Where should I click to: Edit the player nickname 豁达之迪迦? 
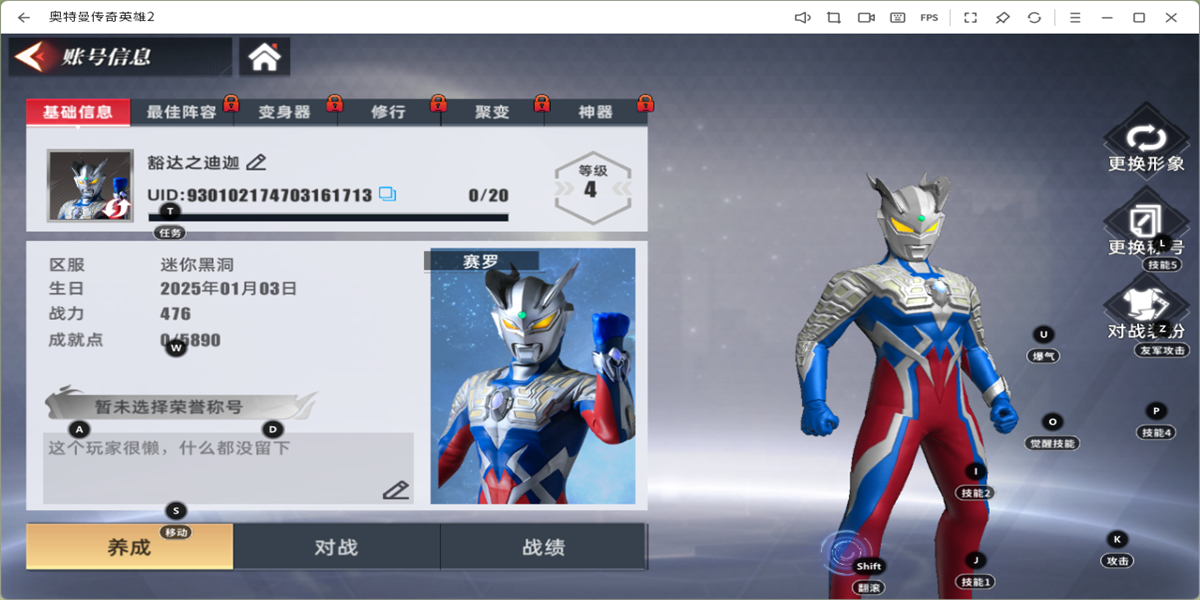pyautogui.click(x=256, y=162)
